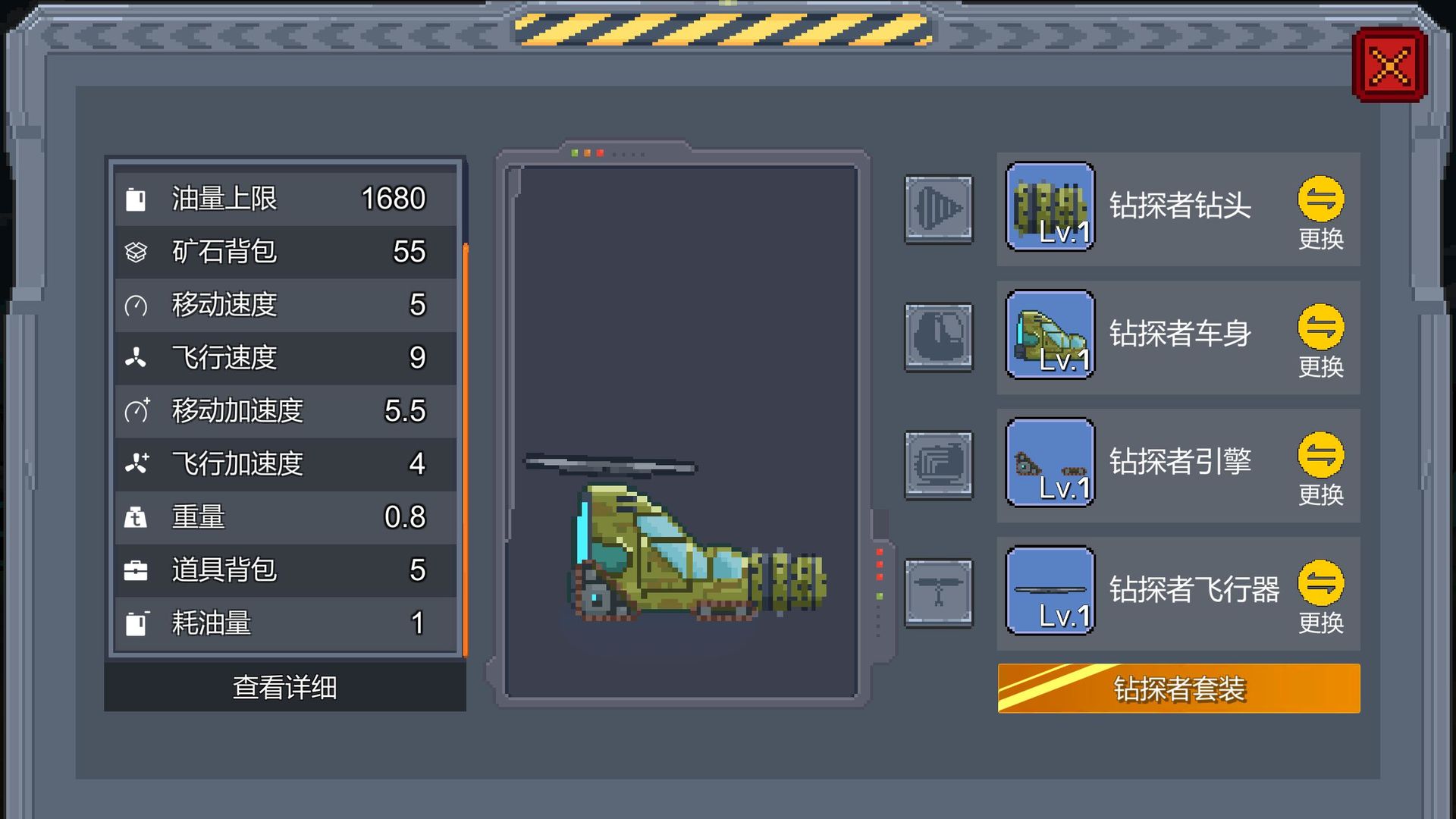Click the fuel tank icon beside 油量上限
The width and height of the screenshot is (1456, 819).
click(x=136, y=199)
